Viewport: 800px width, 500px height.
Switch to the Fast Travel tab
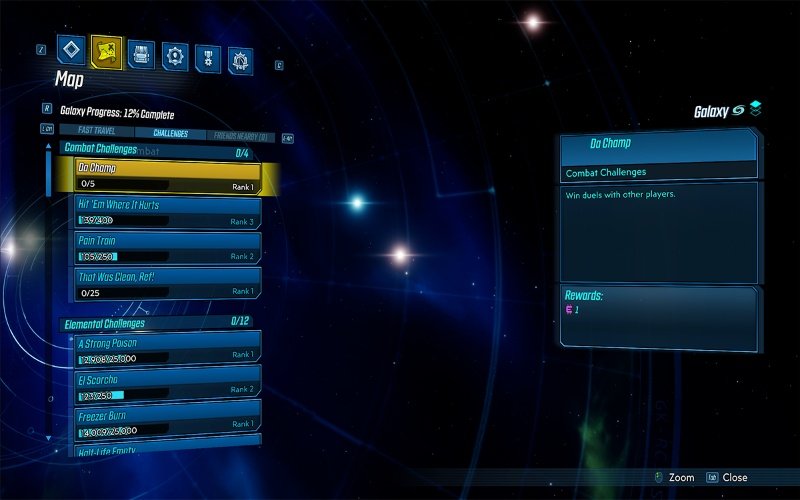tap(98, 131)
